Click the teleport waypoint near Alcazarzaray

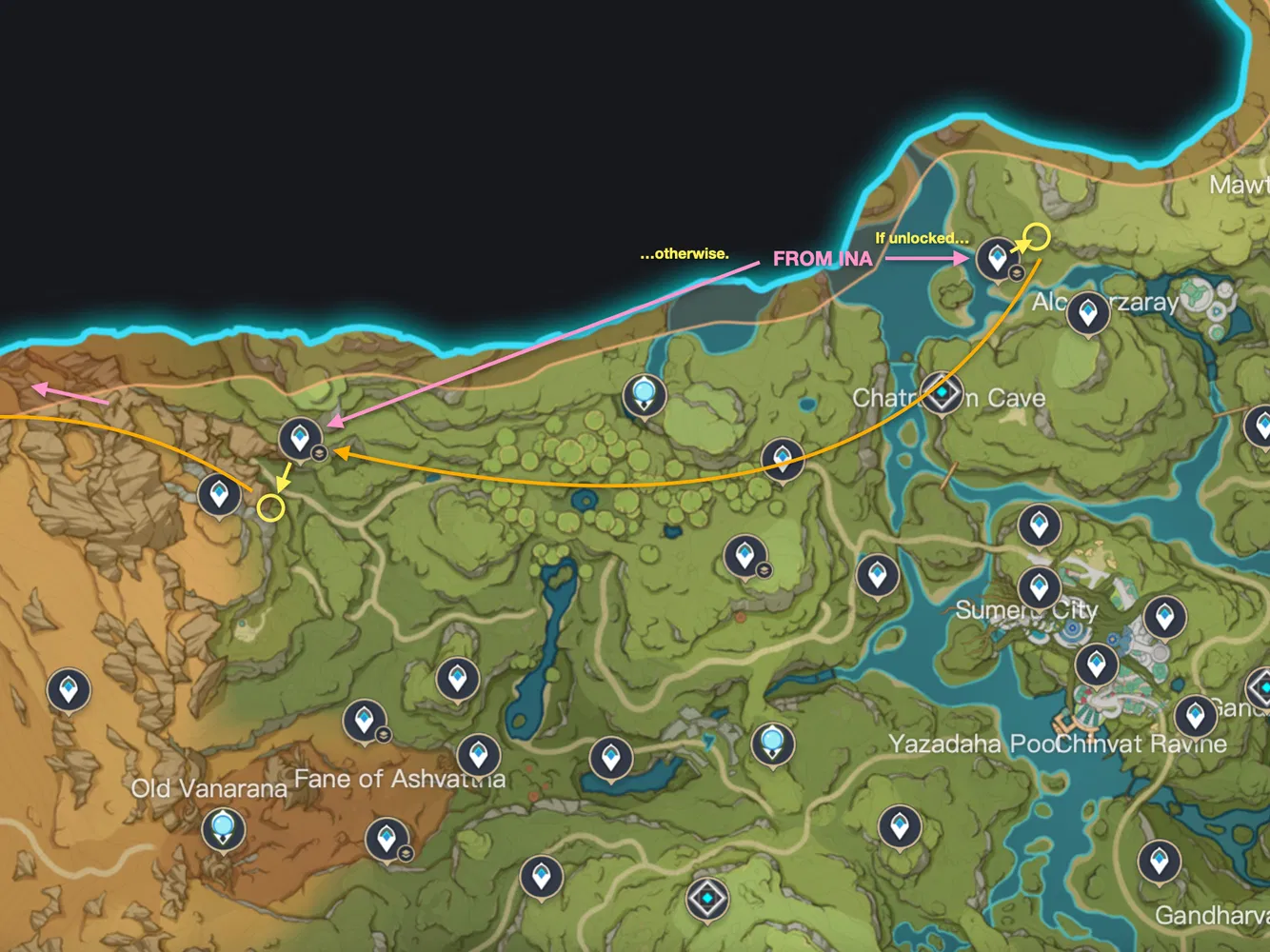tap(1086, 312)
